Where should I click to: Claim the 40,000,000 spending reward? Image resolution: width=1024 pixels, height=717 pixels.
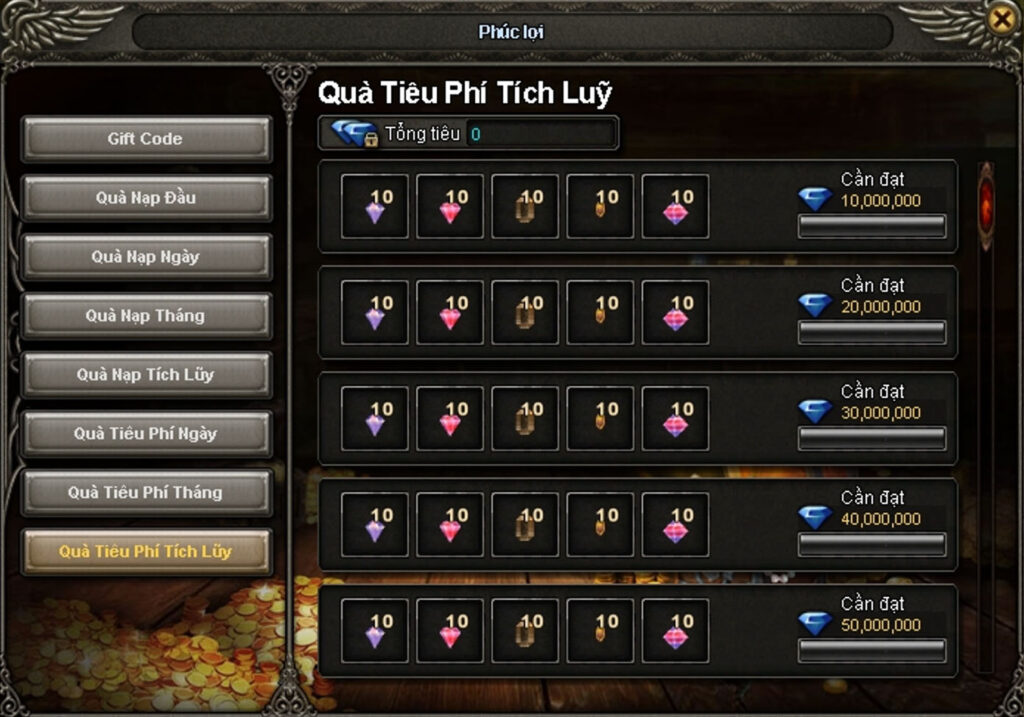[871, 545]
